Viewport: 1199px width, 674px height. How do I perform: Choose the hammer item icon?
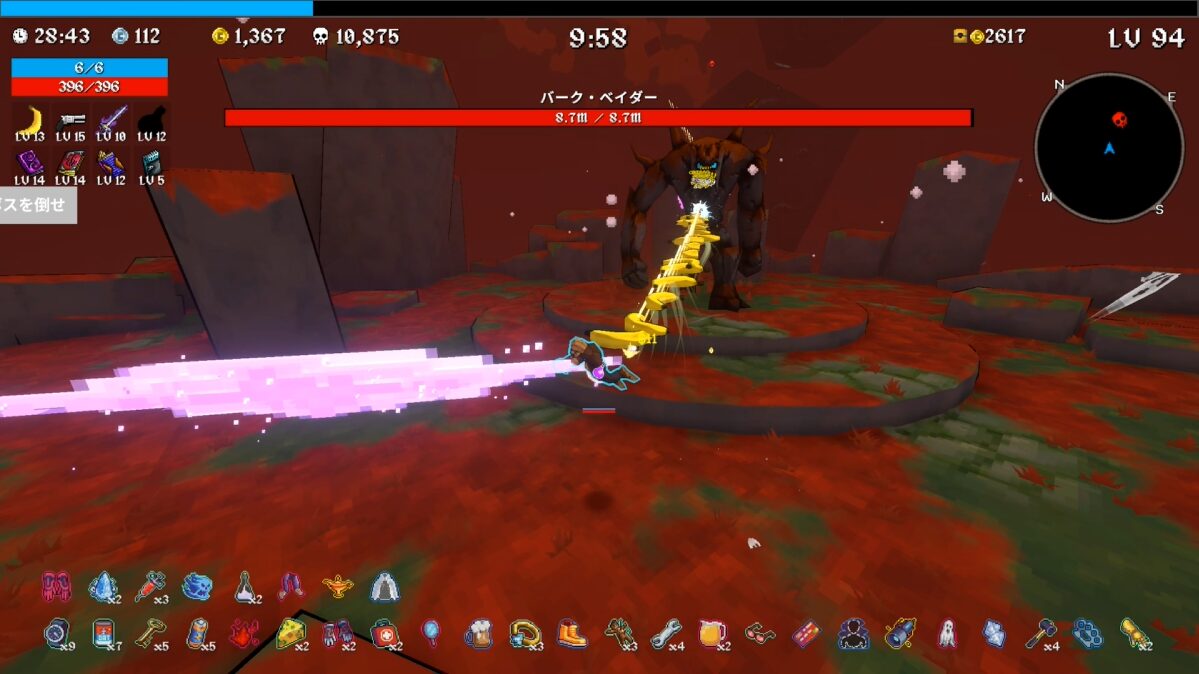click(x=1039, y=633)
